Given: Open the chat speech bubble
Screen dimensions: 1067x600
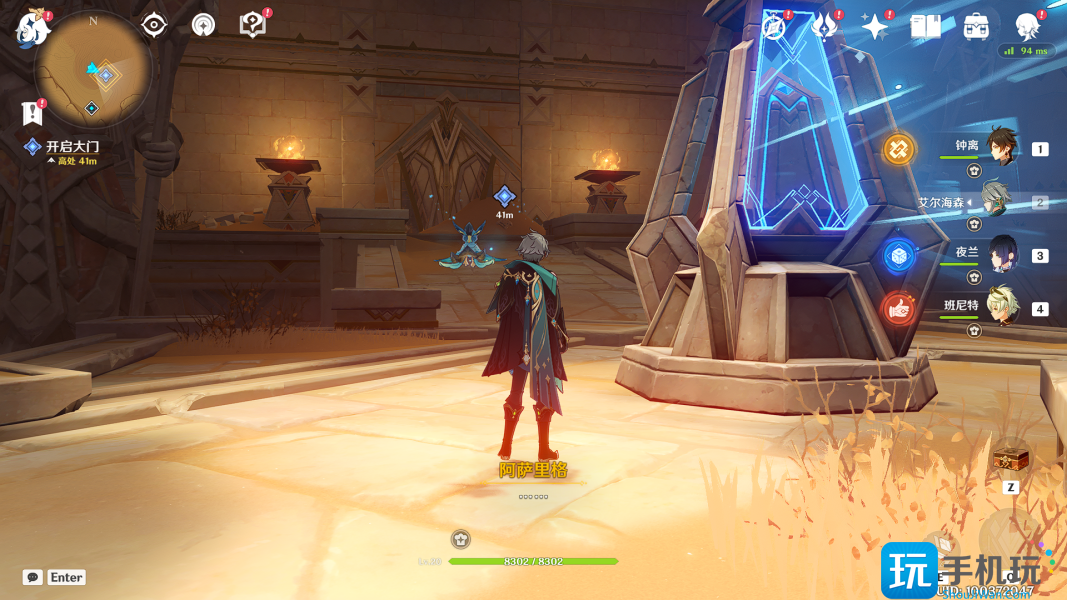Looking at the screenshot, I should pos(33,577).
